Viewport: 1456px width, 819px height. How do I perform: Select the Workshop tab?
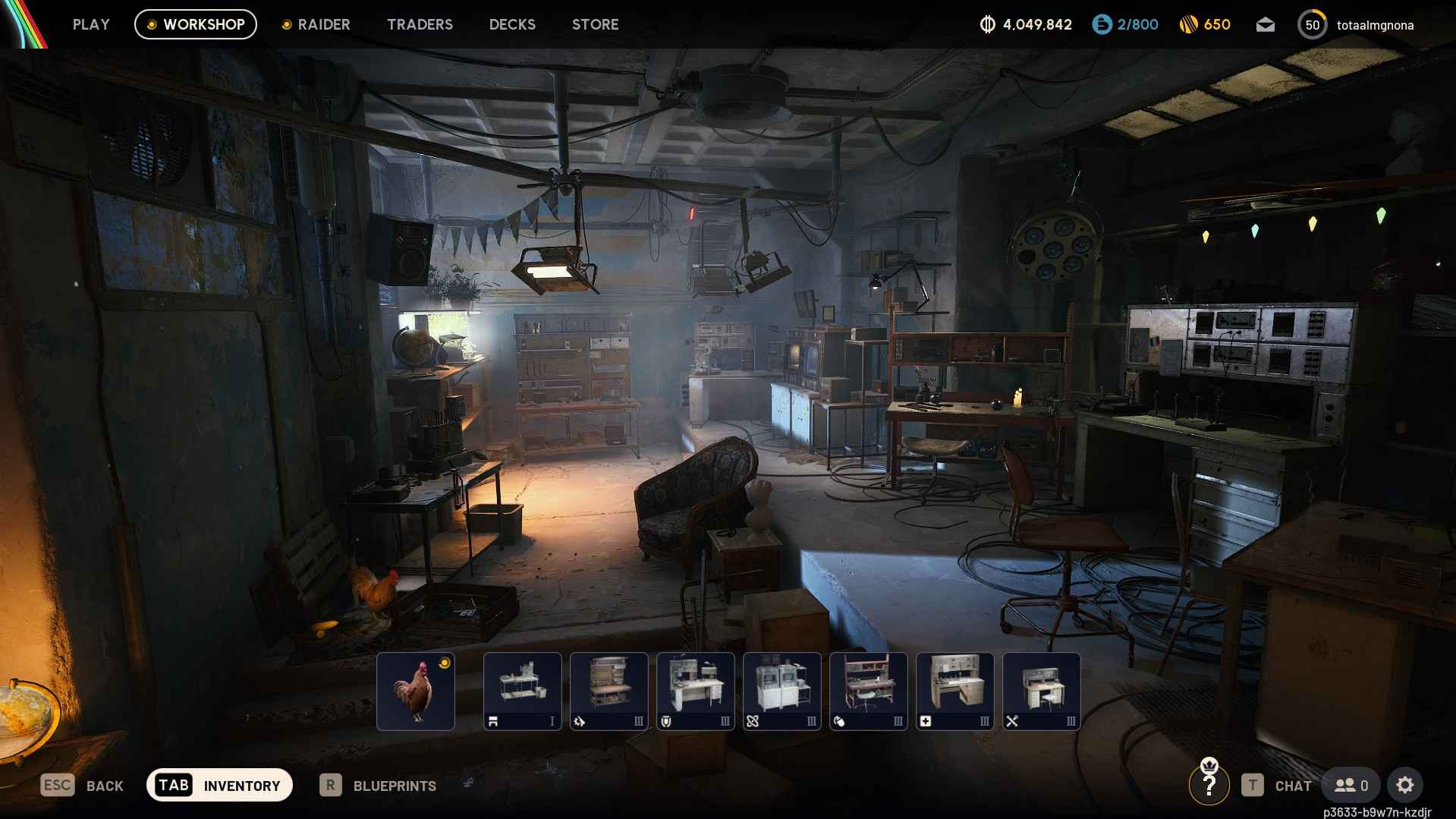196,24
